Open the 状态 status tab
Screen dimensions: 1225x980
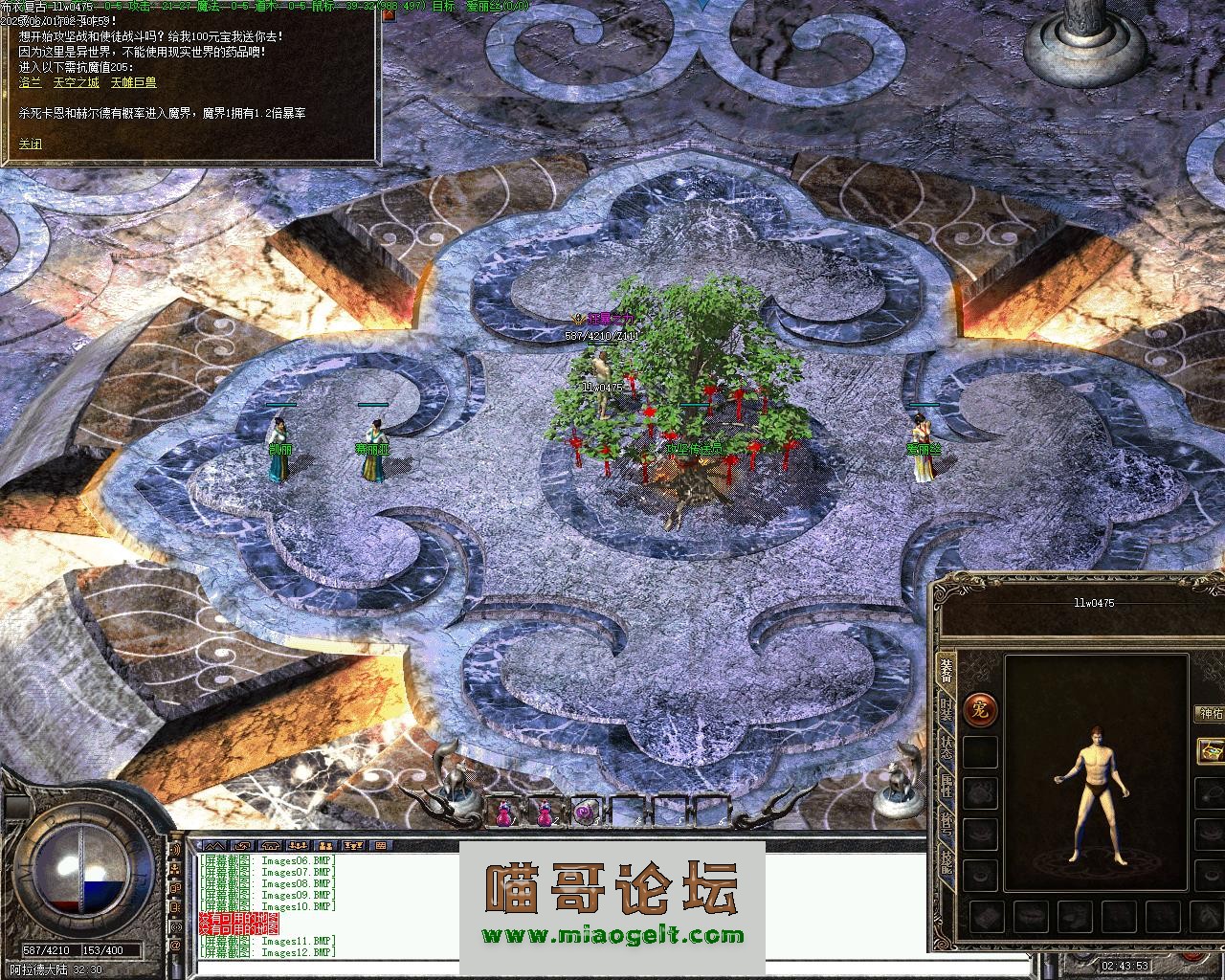(x=946, y=748)
